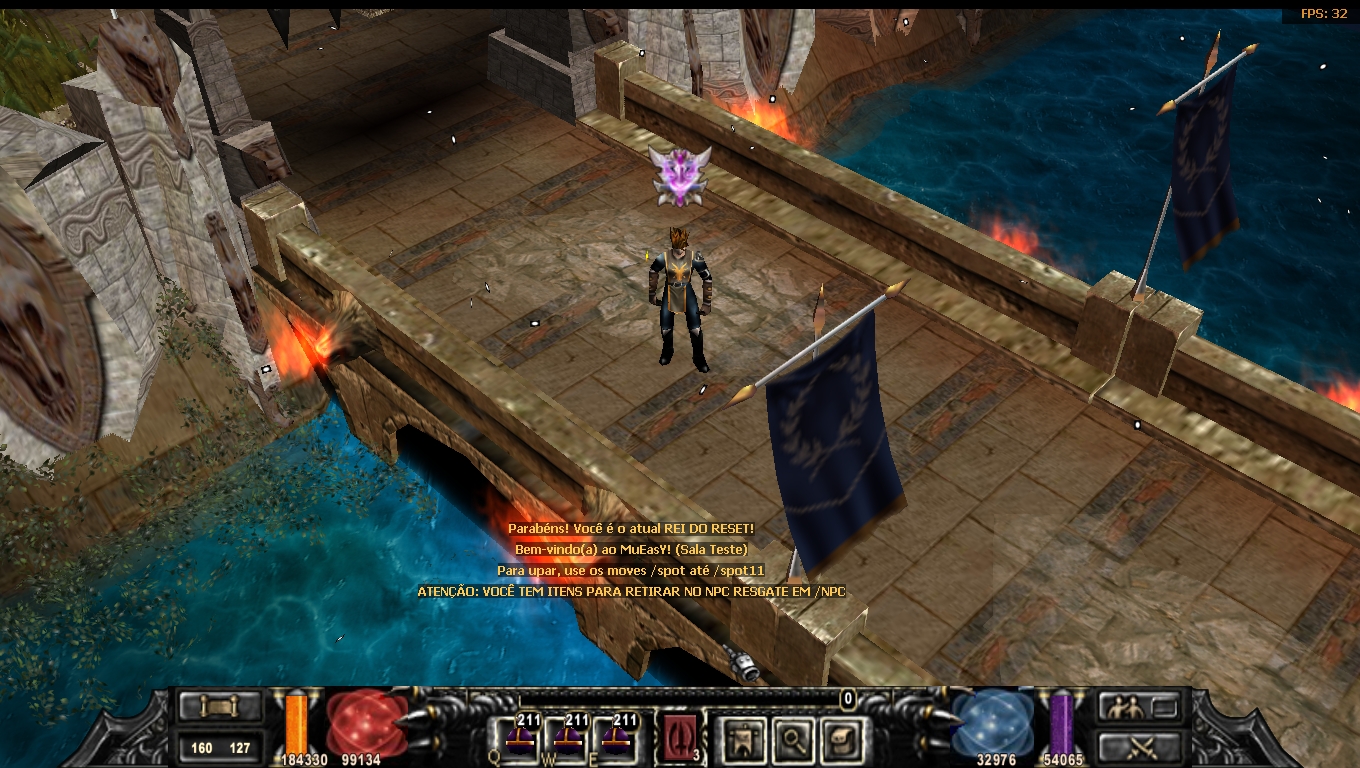The image size is (1360, 768).
Task: Click the magnifying glass button
Action: coord(791,740)
